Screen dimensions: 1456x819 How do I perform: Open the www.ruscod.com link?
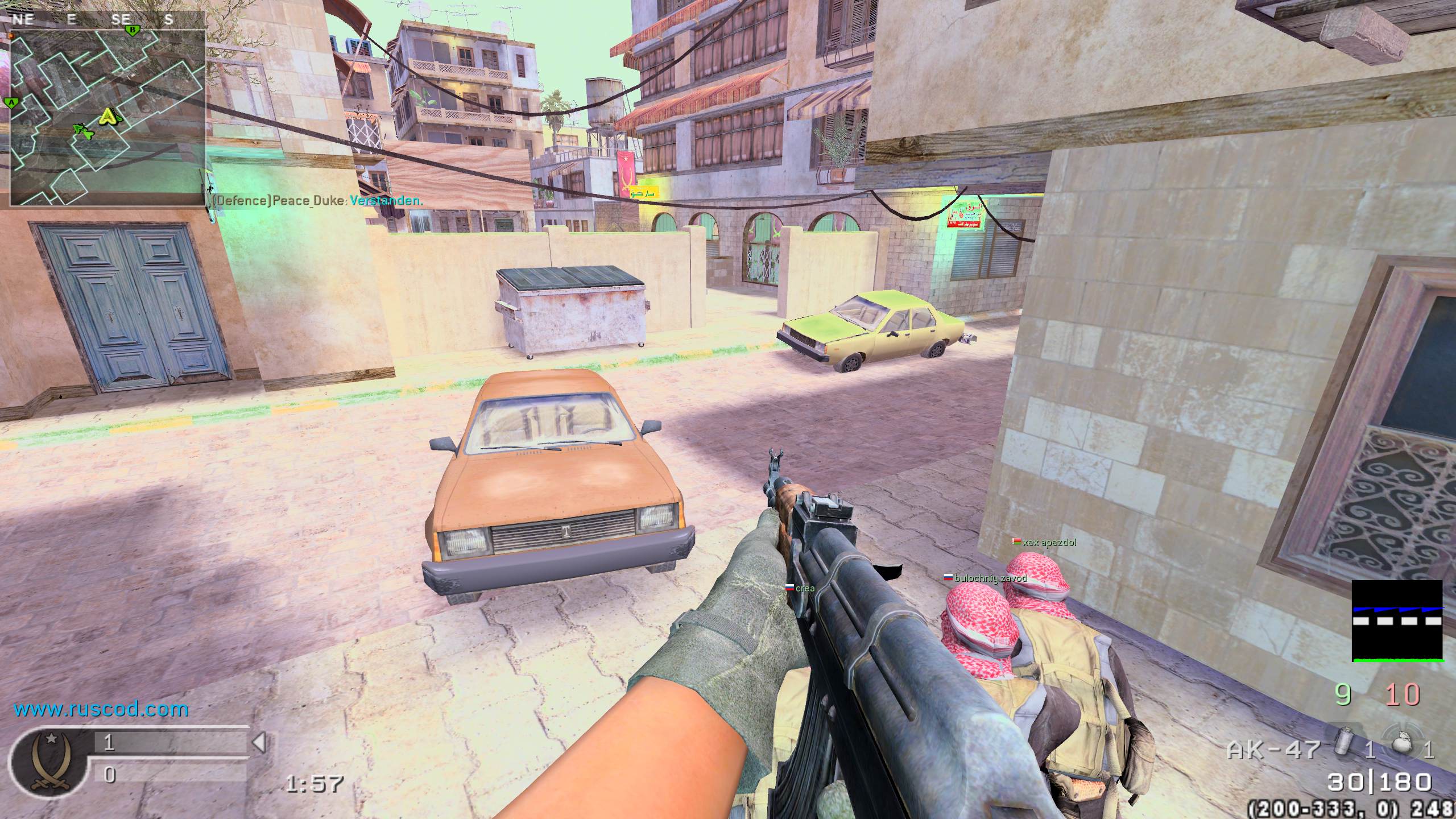click(x=101, y=709)
